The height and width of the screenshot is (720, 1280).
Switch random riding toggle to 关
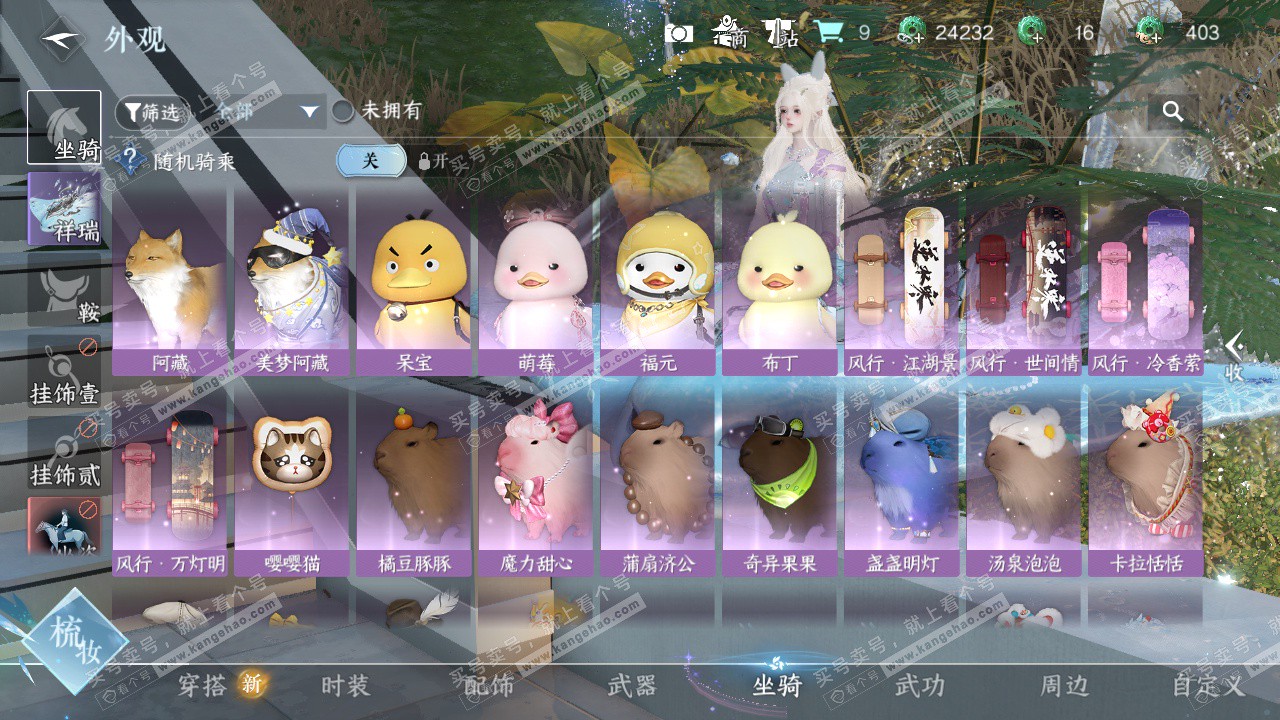(x=371, y=160)
